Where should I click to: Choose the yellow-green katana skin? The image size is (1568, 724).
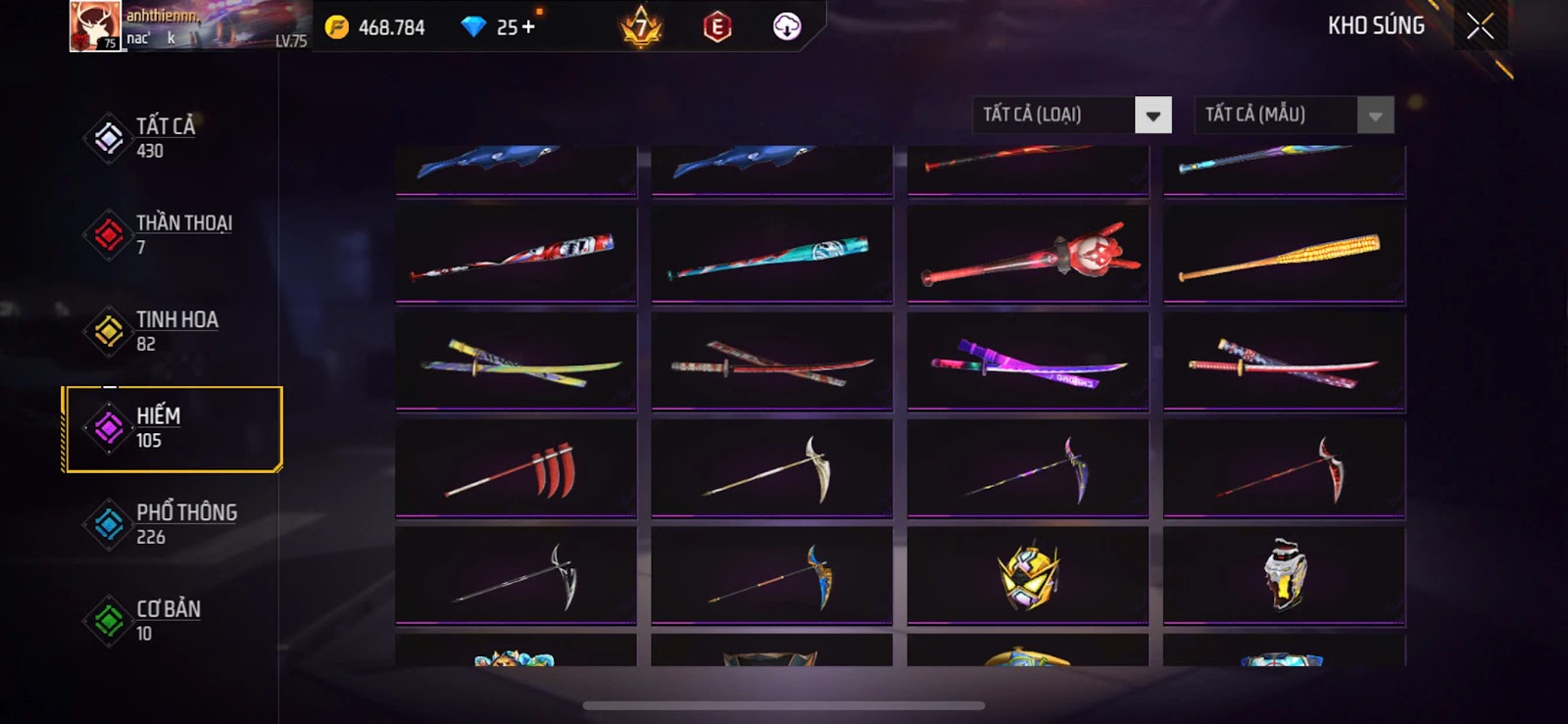point(515,362)
